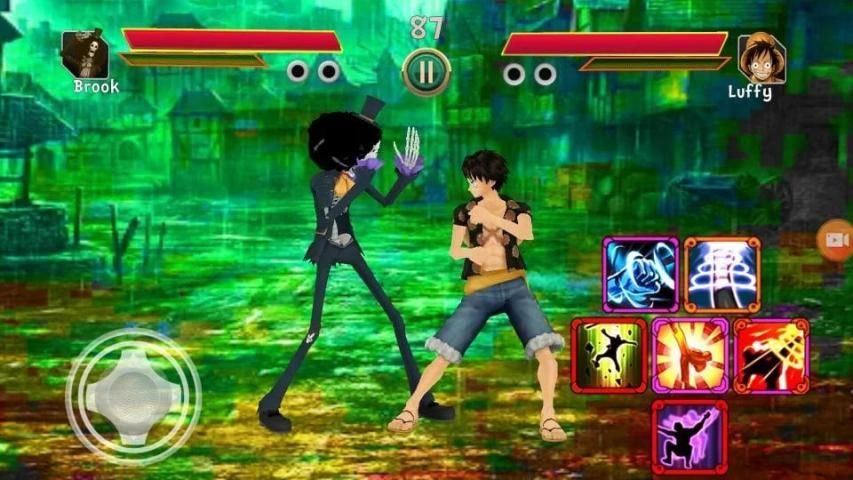Select Brook's skeleton portrait
Image resolution: width=853 pixels, height=480 pixels.
click(85, 54)
